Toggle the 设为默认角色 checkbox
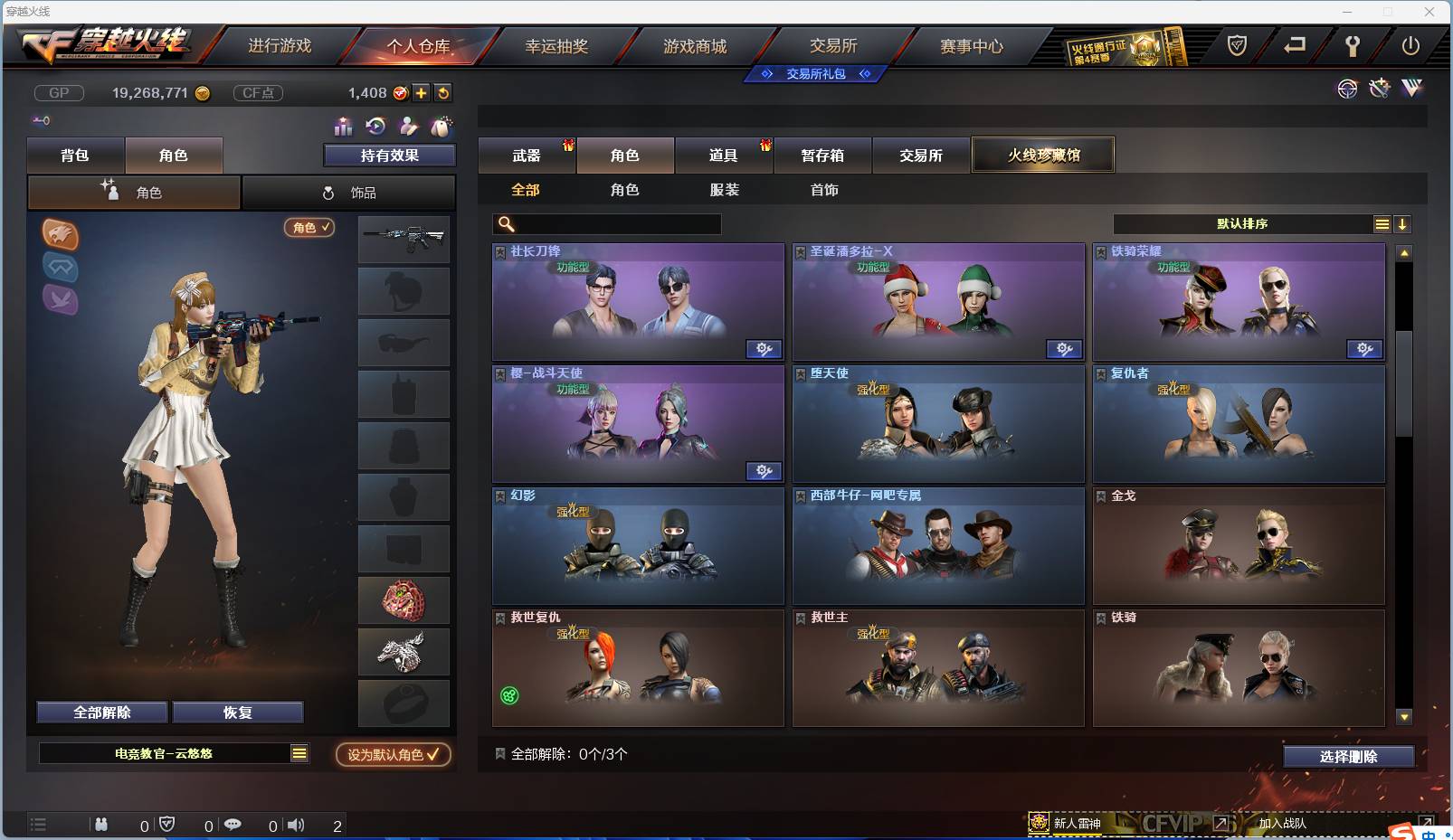 click(432, 755)
